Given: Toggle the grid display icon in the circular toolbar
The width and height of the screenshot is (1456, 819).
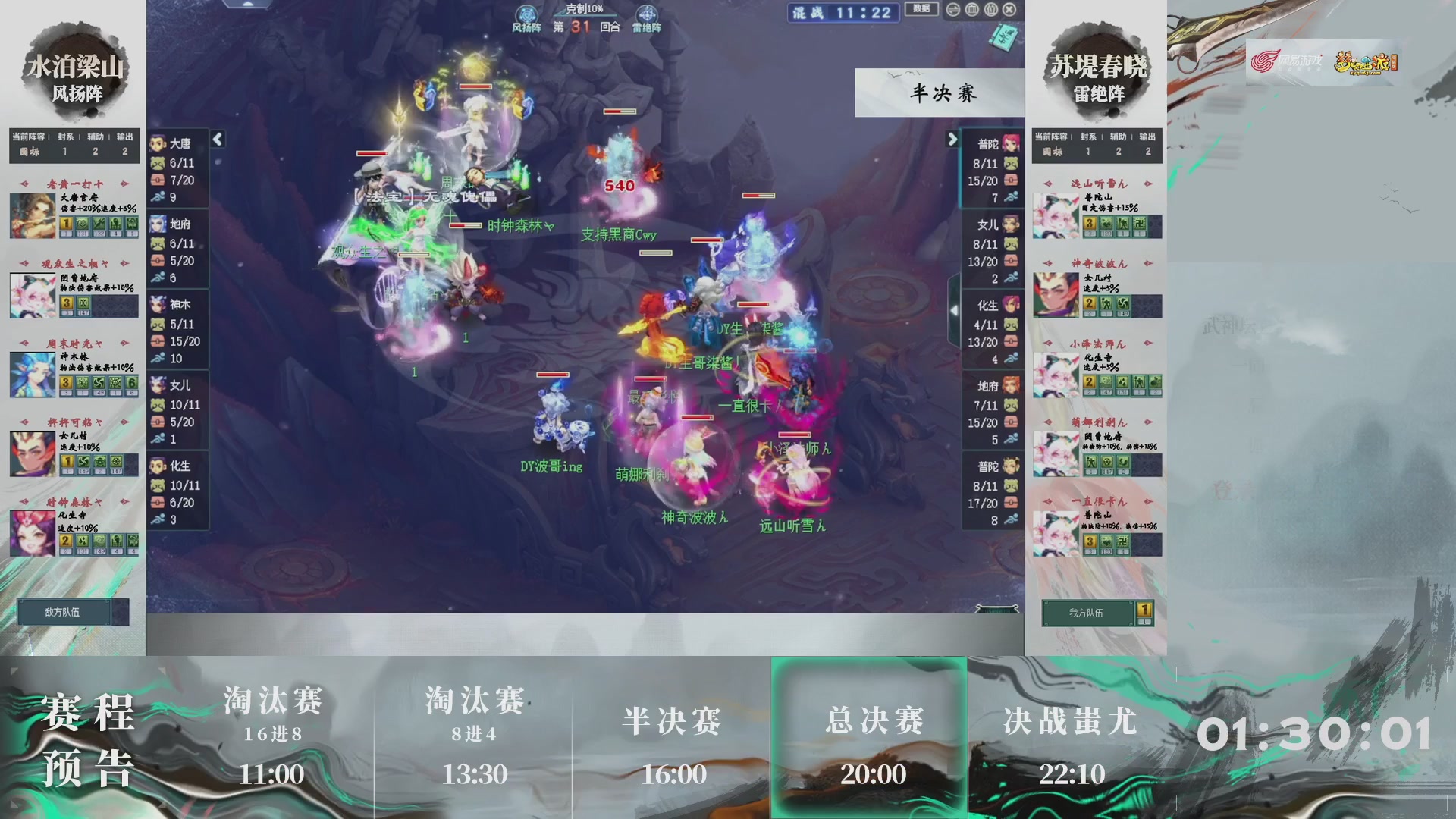Looking at the screenshot, I should [x=971, y=10].
